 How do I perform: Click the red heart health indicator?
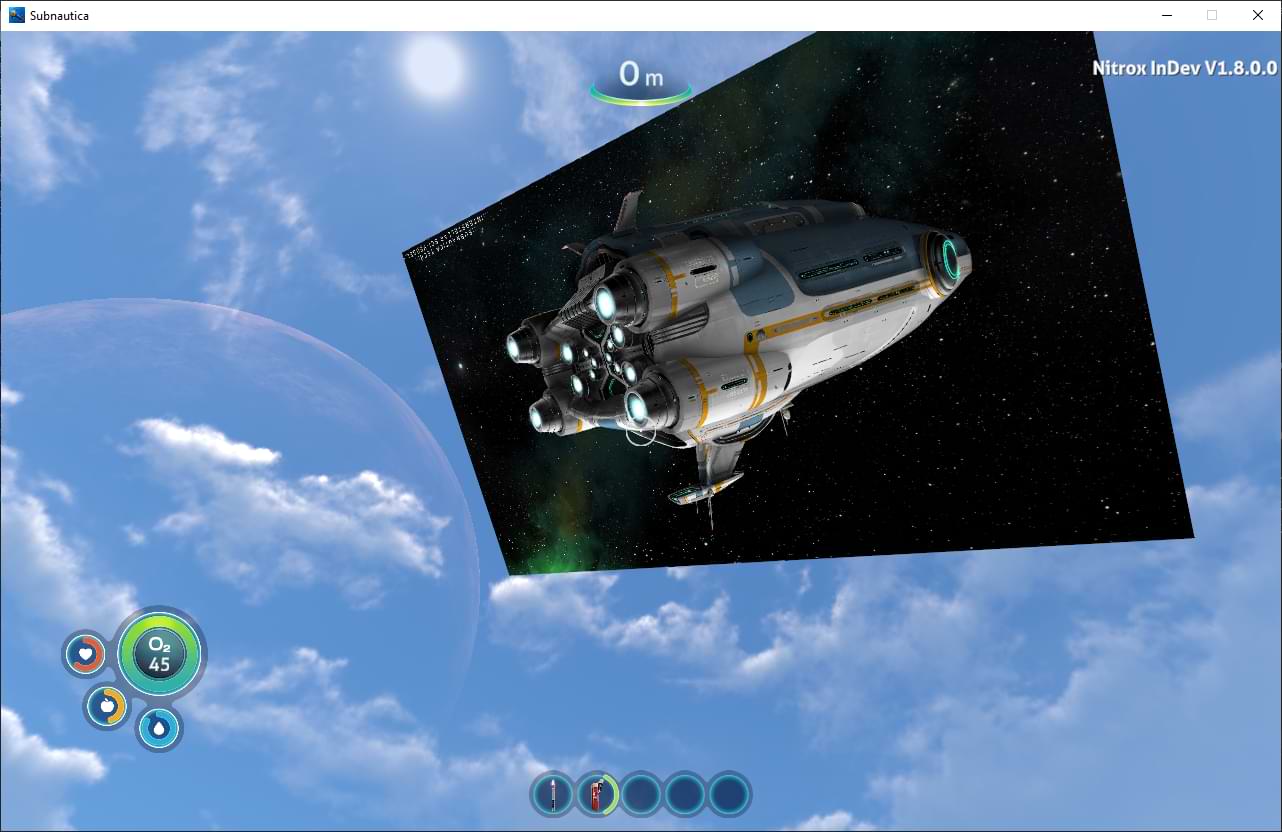(x=85, y=654)
